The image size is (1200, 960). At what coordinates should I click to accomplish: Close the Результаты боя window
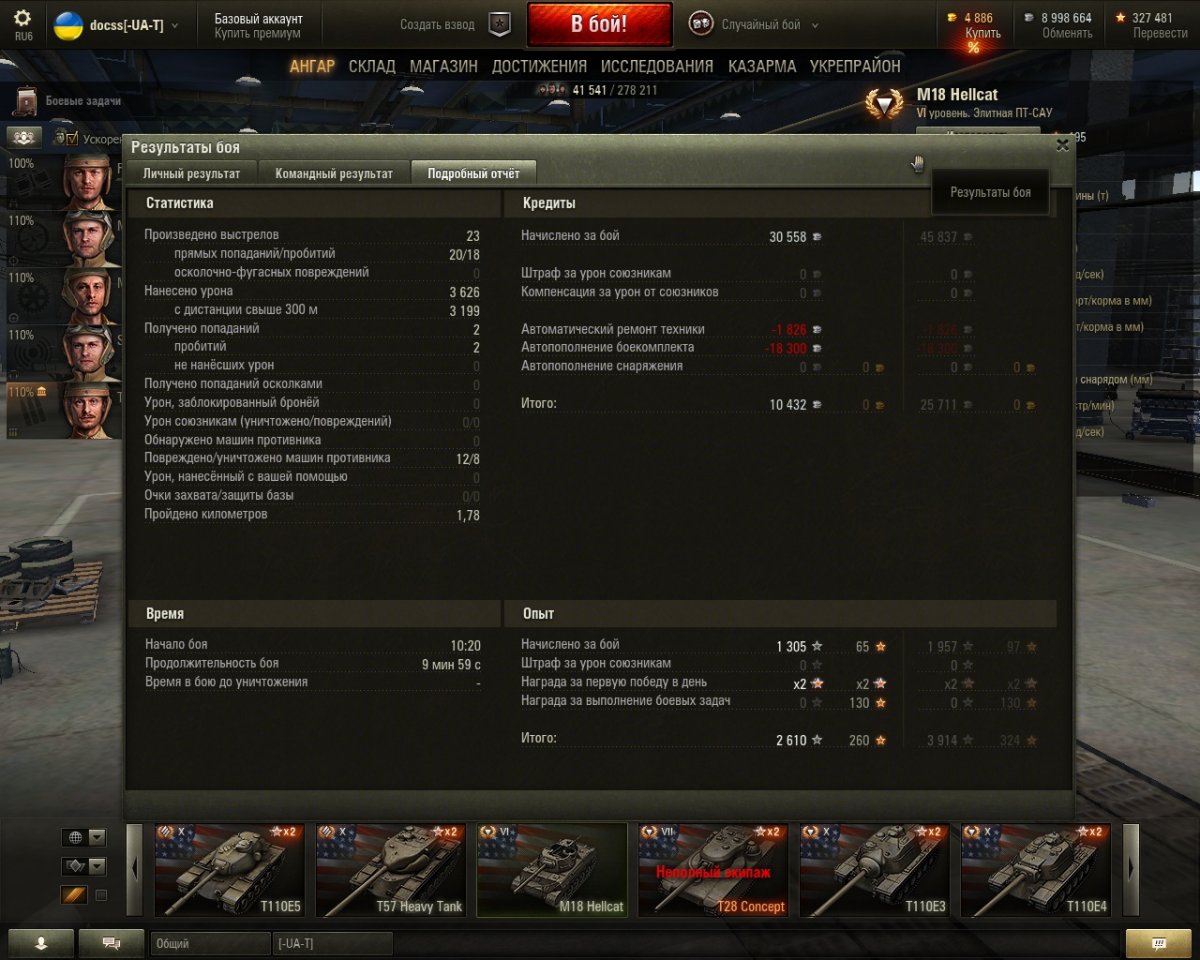pos(1062,144)
